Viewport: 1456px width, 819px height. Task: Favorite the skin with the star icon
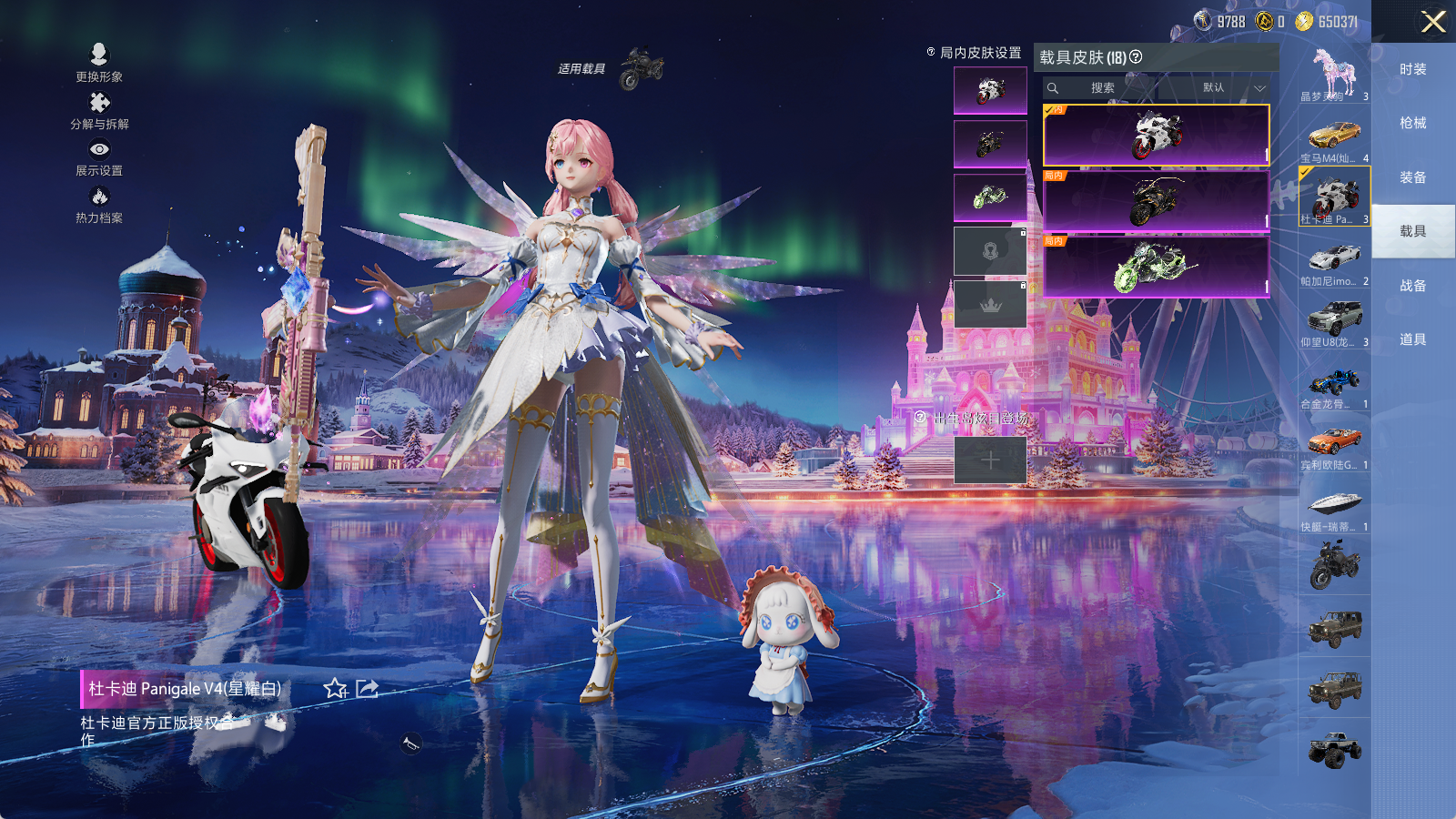(335, 689)
